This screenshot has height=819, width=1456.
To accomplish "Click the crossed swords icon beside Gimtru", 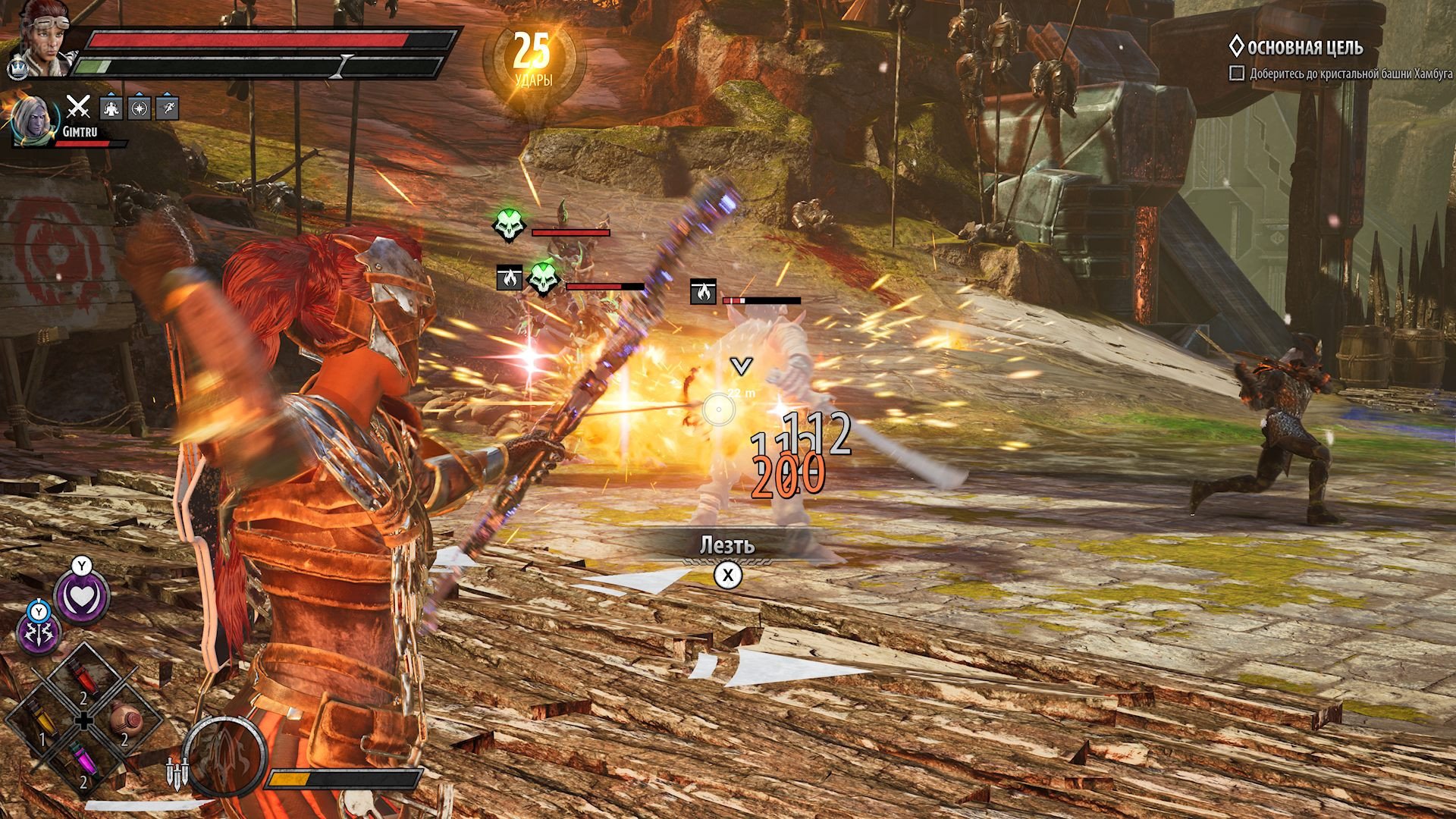I will (x=77, y=108).
